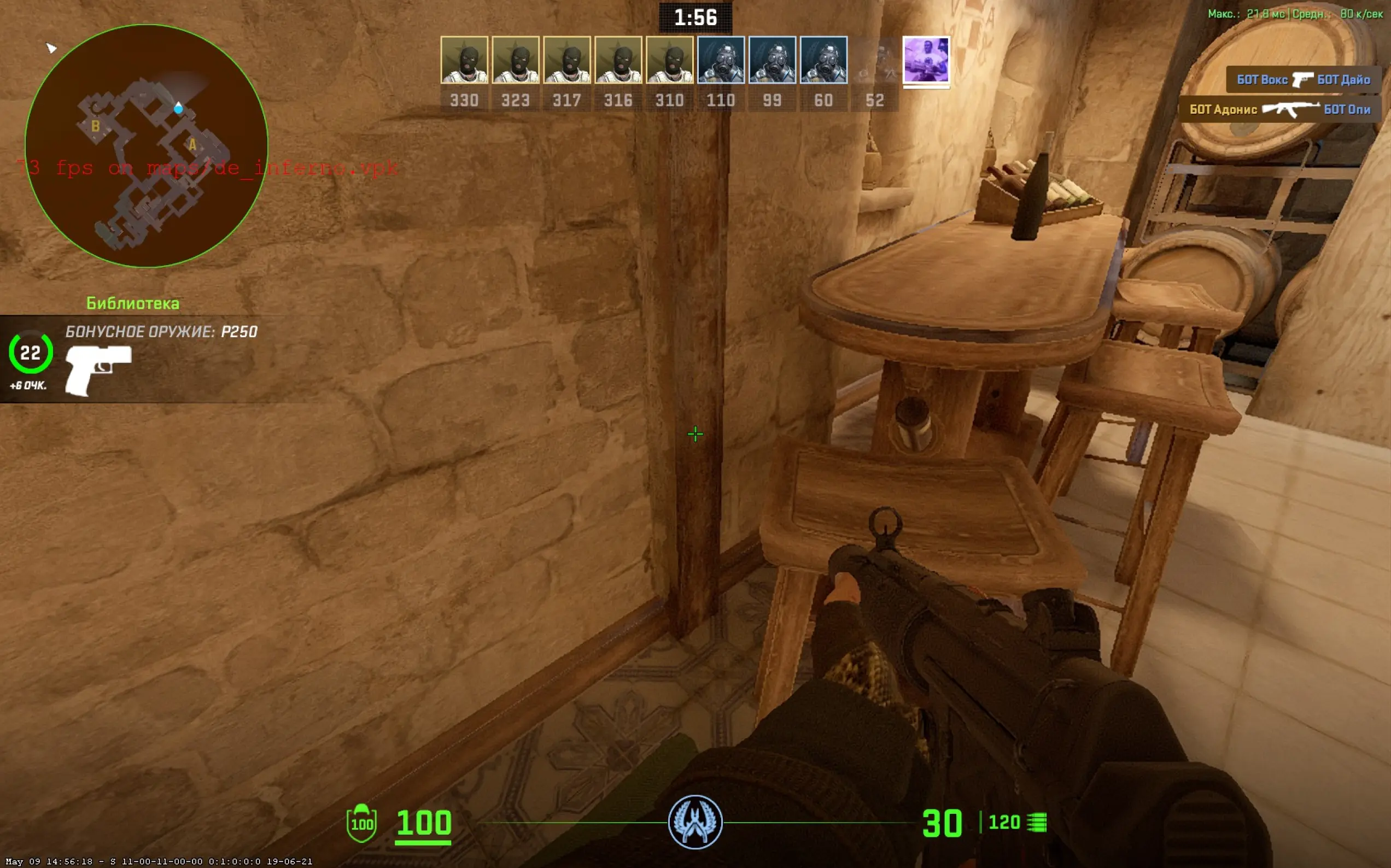Select the terrorist avatar with score 330
The image size is (1391, 868).
pos(464,60)
